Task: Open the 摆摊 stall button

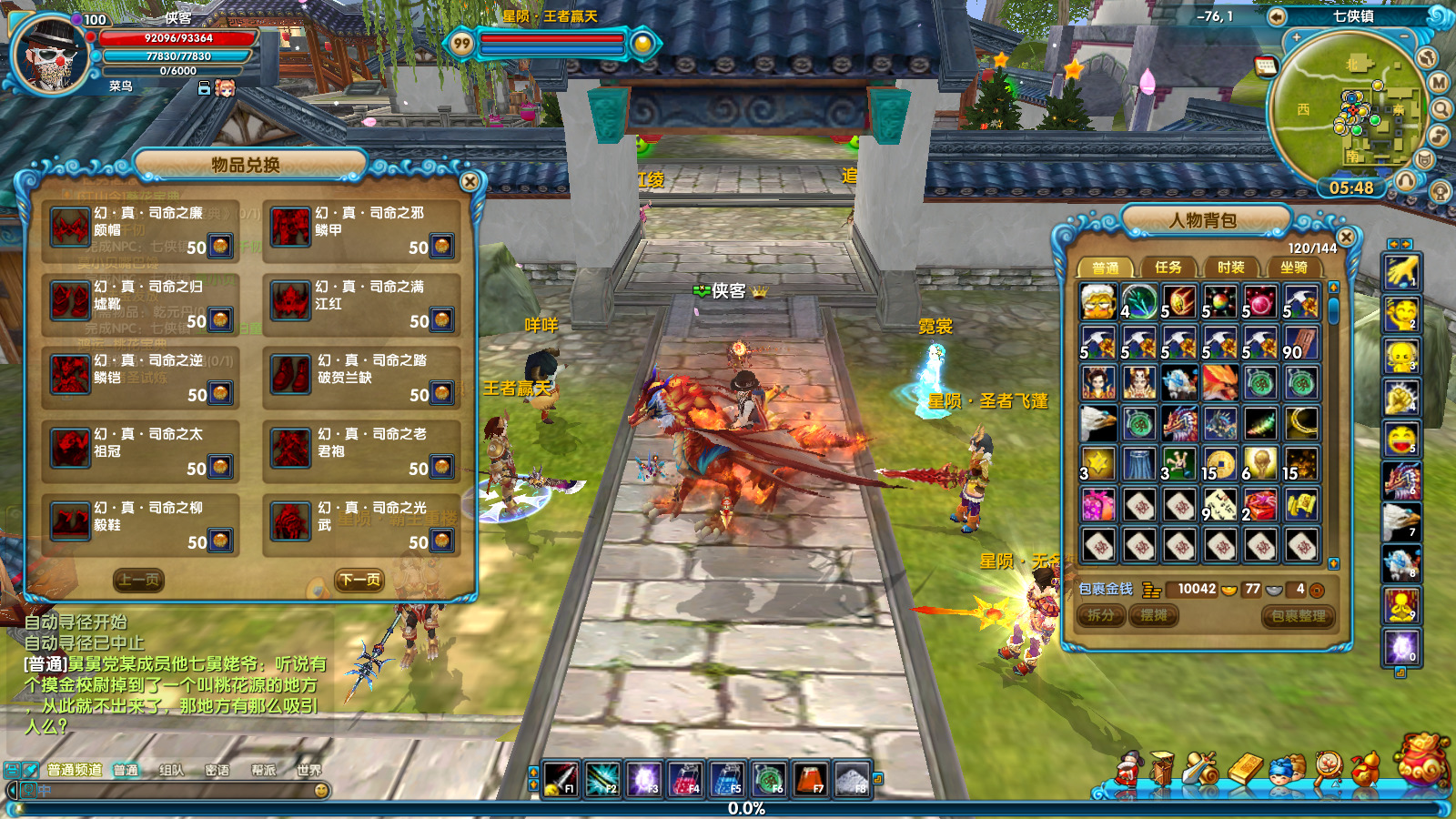Action: pos(1154,616)
